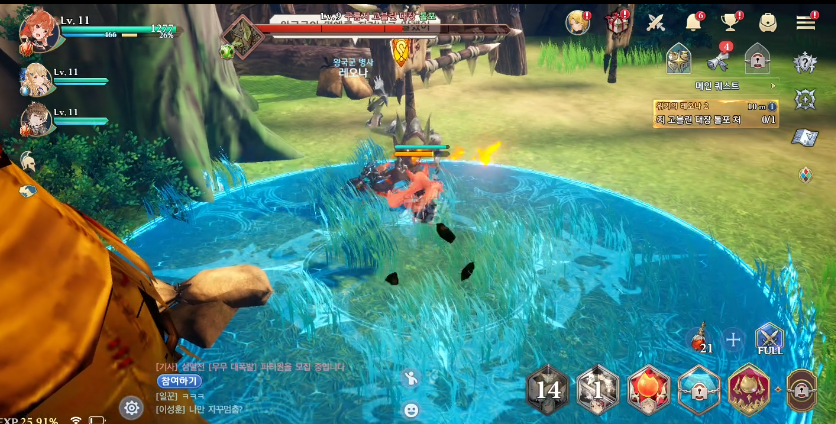Image resolution: width=836 pixels, height=424 pixels.
Task: Activate the crimson cat-crest ultimate skill
Action: [748, 389]
